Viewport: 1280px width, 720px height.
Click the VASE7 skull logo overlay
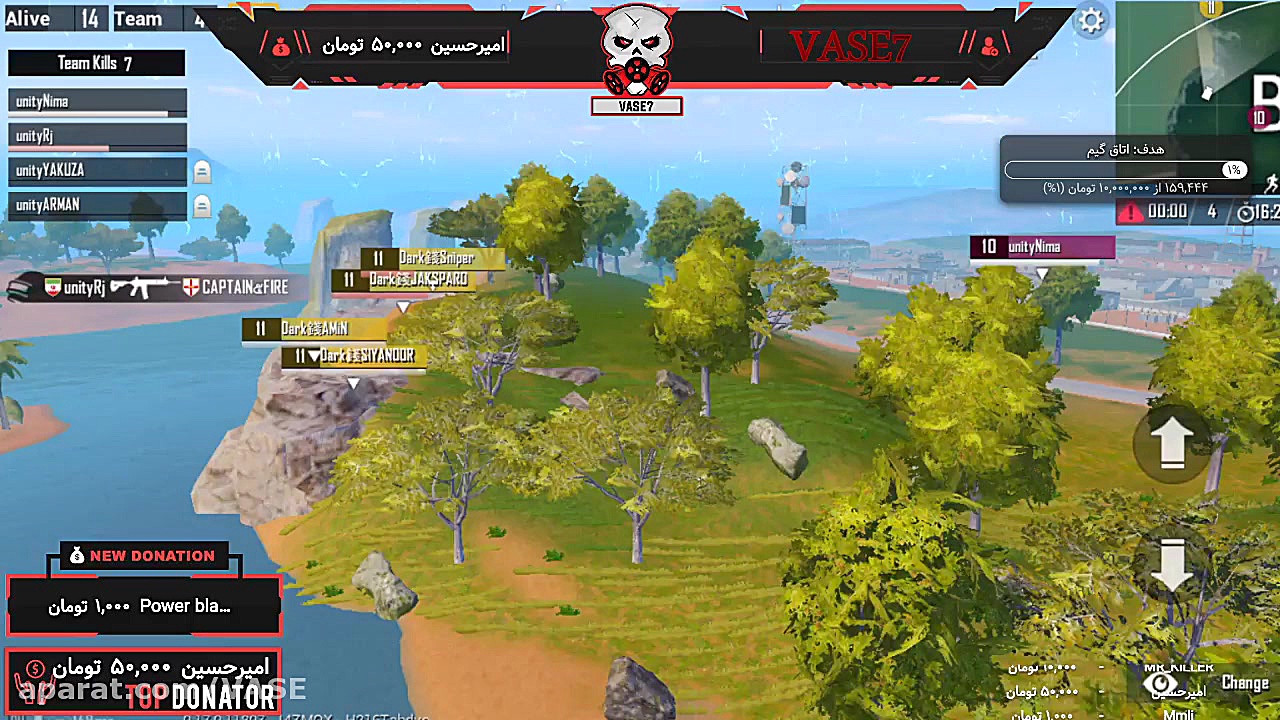(x=636, y=52)
